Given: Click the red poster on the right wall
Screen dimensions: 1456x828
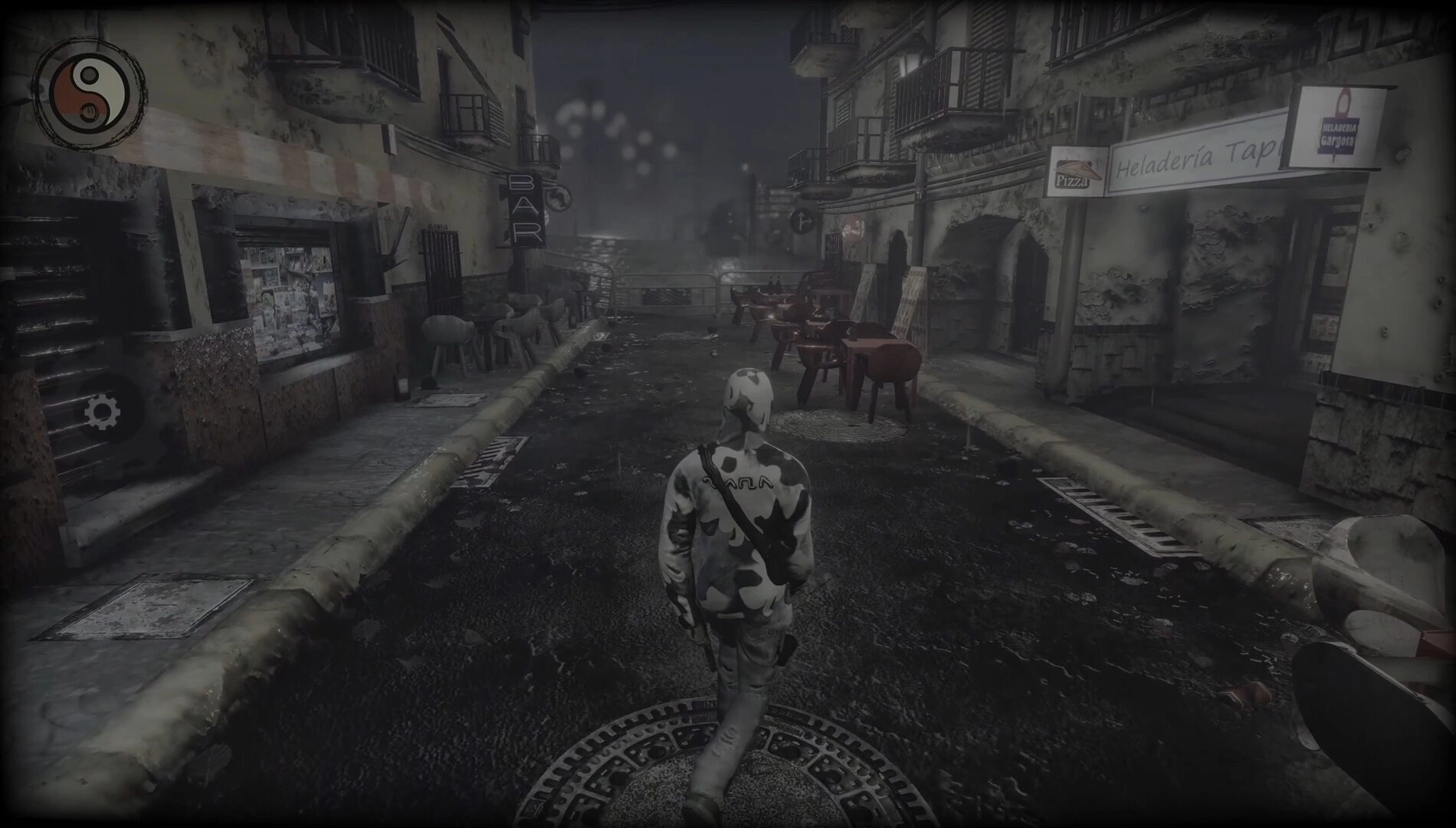Looking at the screenshot, I should coord(851,228).
